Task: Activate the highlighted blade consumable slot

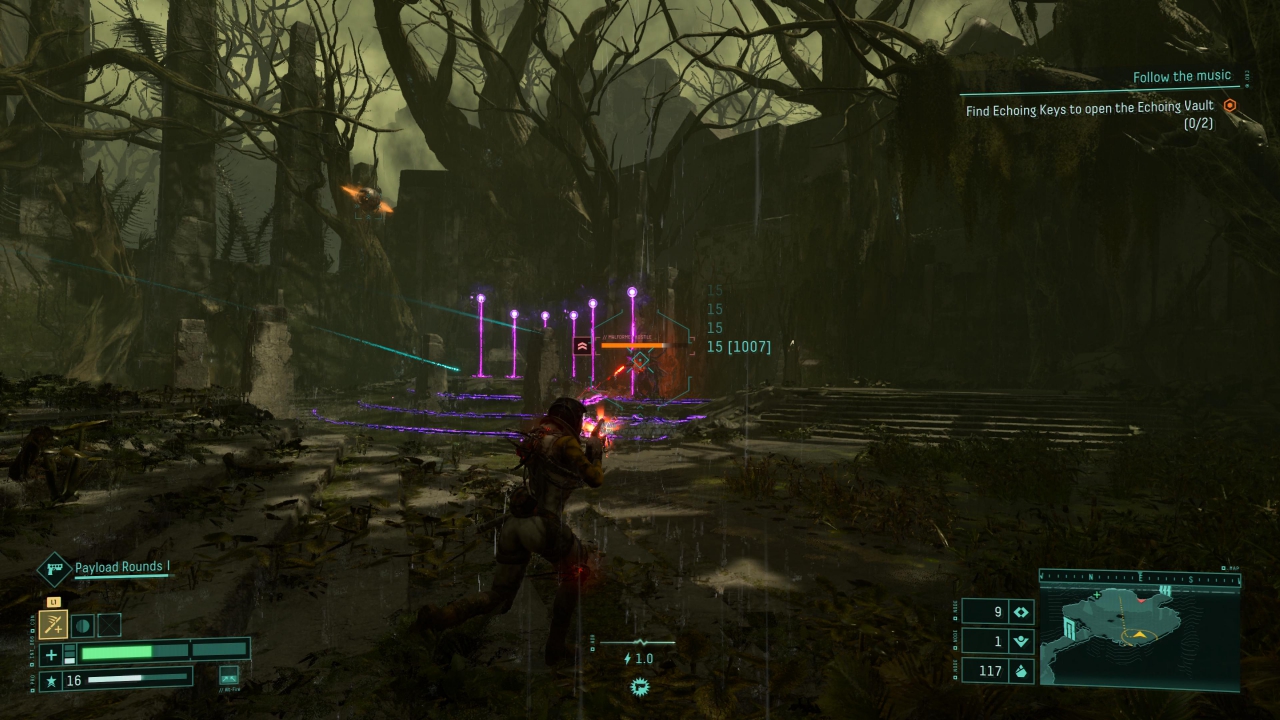Action: point(53,625)
